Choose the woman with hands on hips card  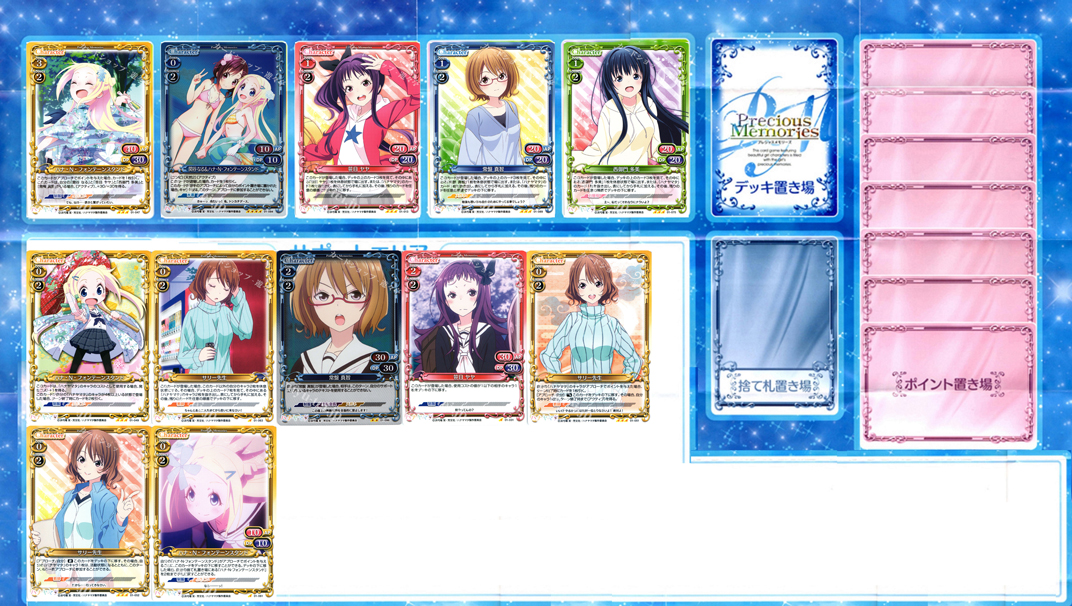point(589,338)
